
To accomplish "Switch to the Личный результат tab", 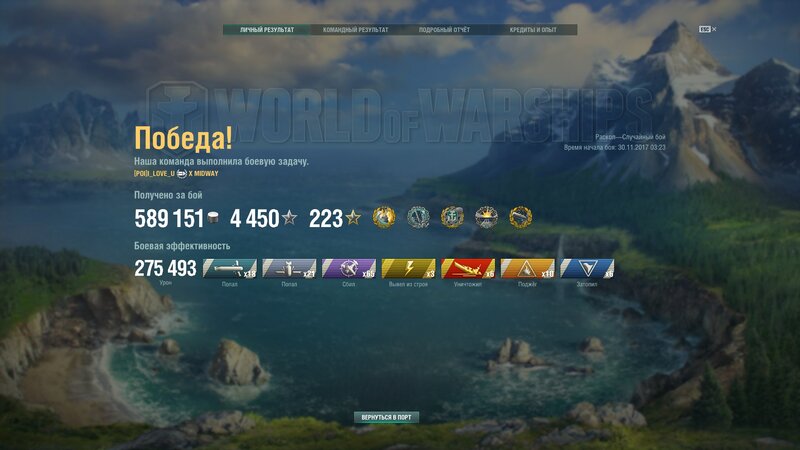I will pyautogui.click(x=267, y=30).
